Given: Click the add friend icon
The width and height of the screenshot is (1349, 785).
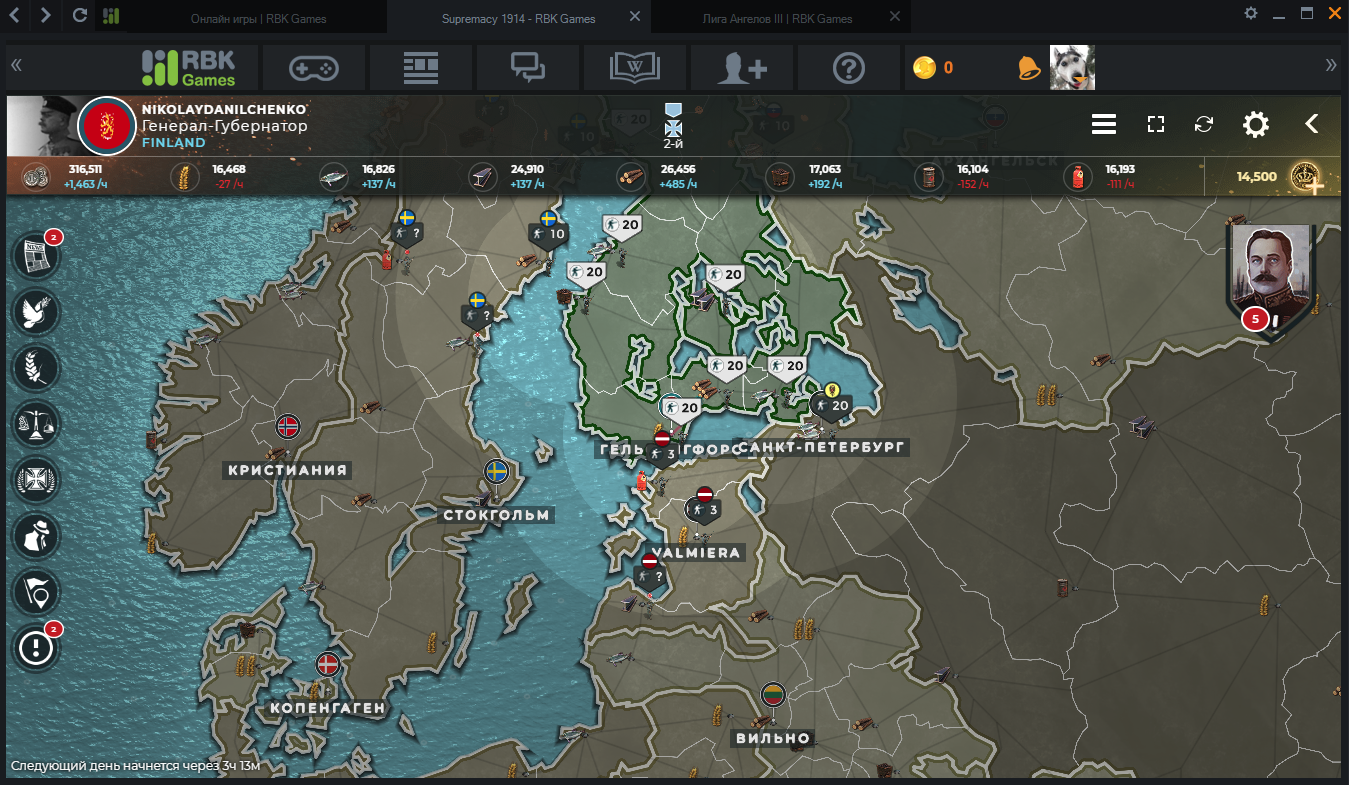Looking at the screenshot, I should point(742,68).
